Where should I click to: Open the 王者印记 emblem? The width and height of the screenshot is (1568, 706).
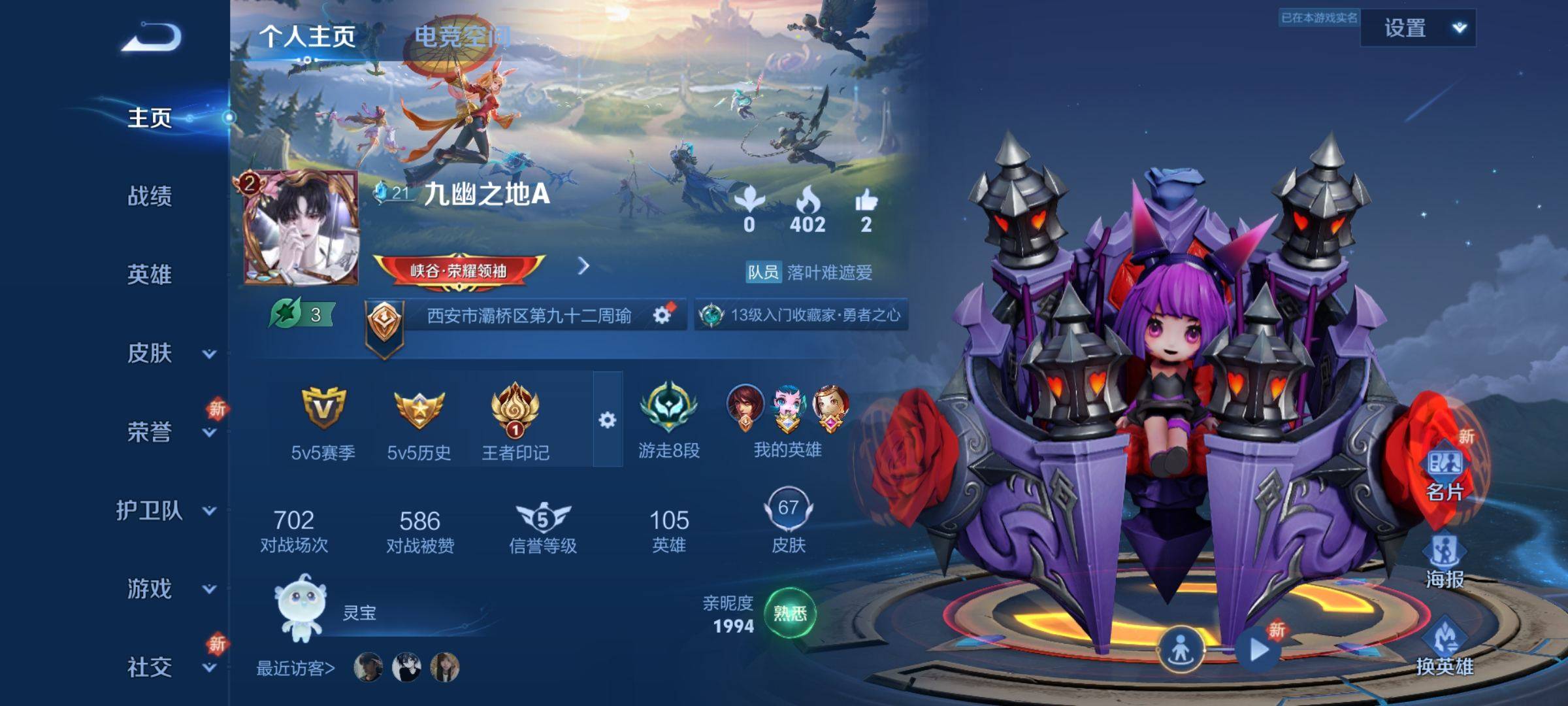[515, 422]
